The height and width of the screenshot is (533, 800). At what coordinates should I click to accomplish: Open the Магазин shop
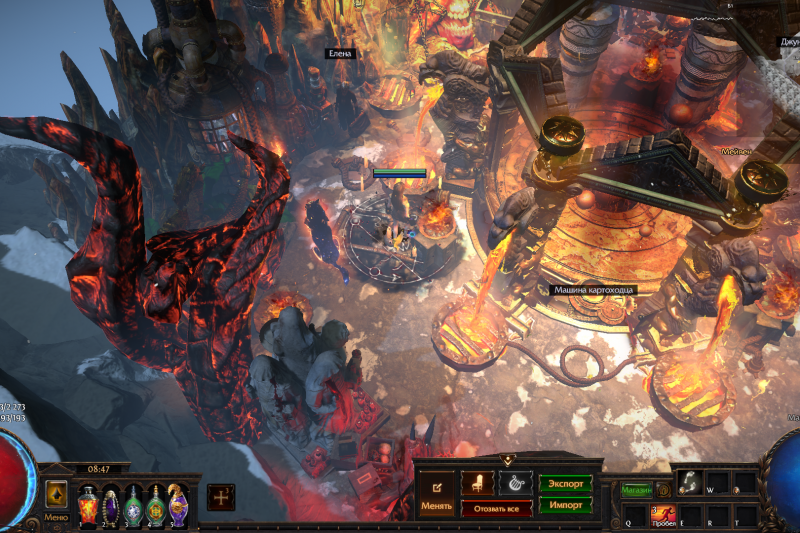click(635, 490)
